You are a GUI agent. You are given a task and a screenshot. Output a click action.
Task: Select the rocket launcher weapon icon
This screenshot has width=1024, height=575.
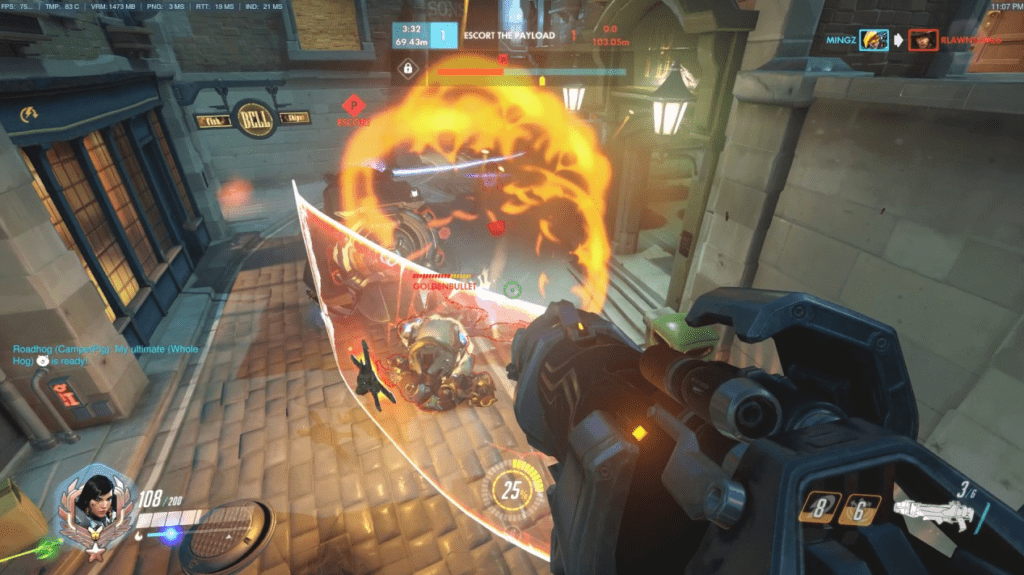tap(931, 511)
